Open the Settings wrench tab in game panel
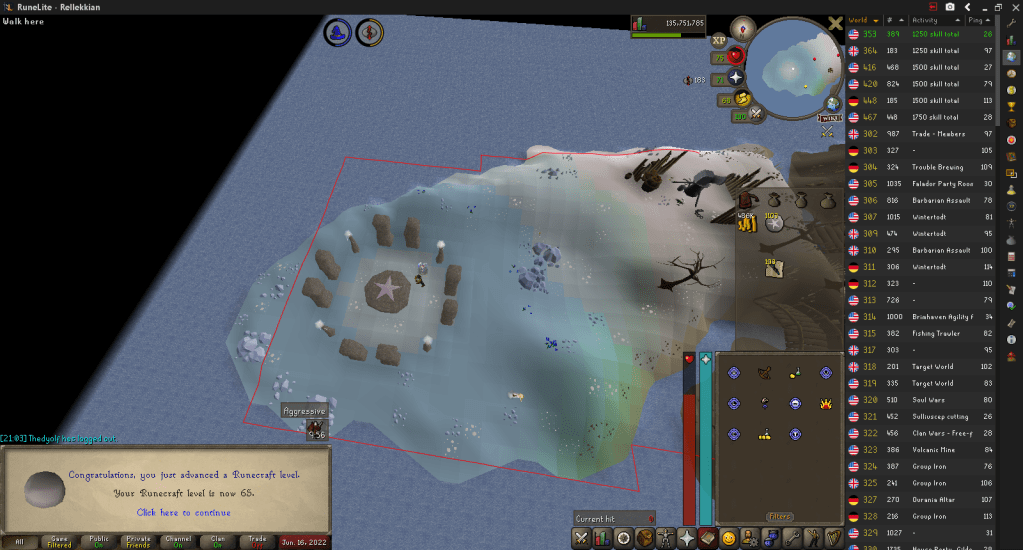 click(791, 538)
